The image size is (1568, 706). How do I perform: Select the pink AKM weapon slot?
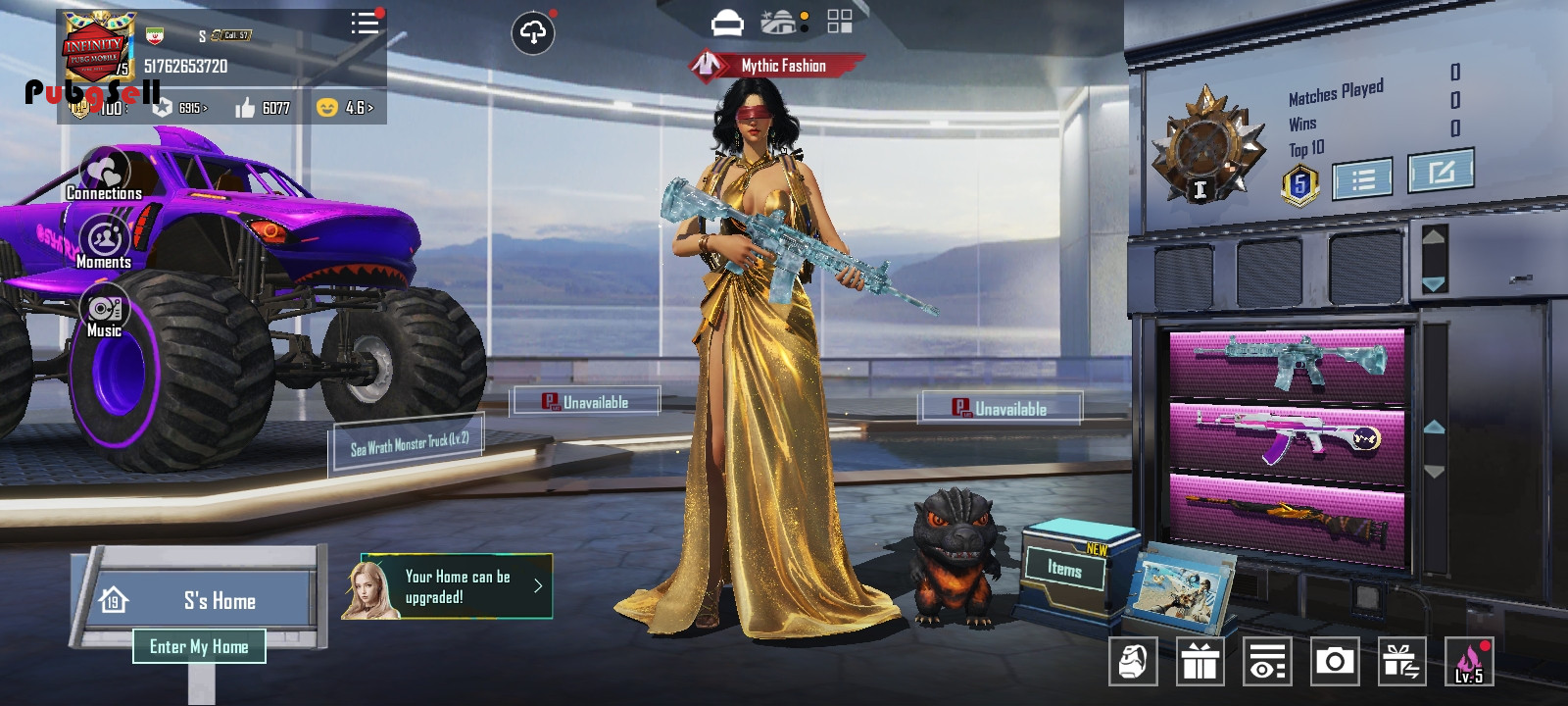click(1287, 433)
